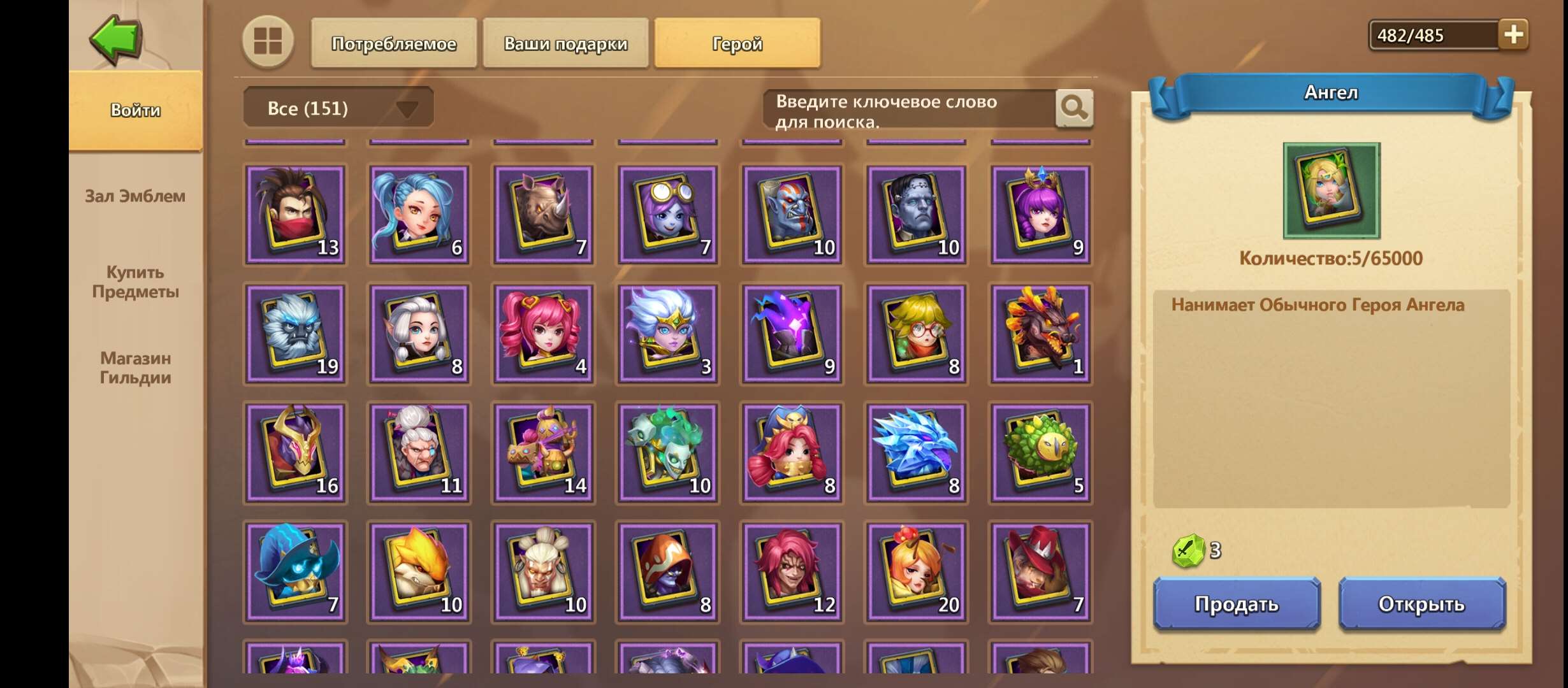Image resolution: width=1568 pixels, height=688 pixels.
Task: Tap the pink pigtails hero card with count 4
Action: coord(542,333)
